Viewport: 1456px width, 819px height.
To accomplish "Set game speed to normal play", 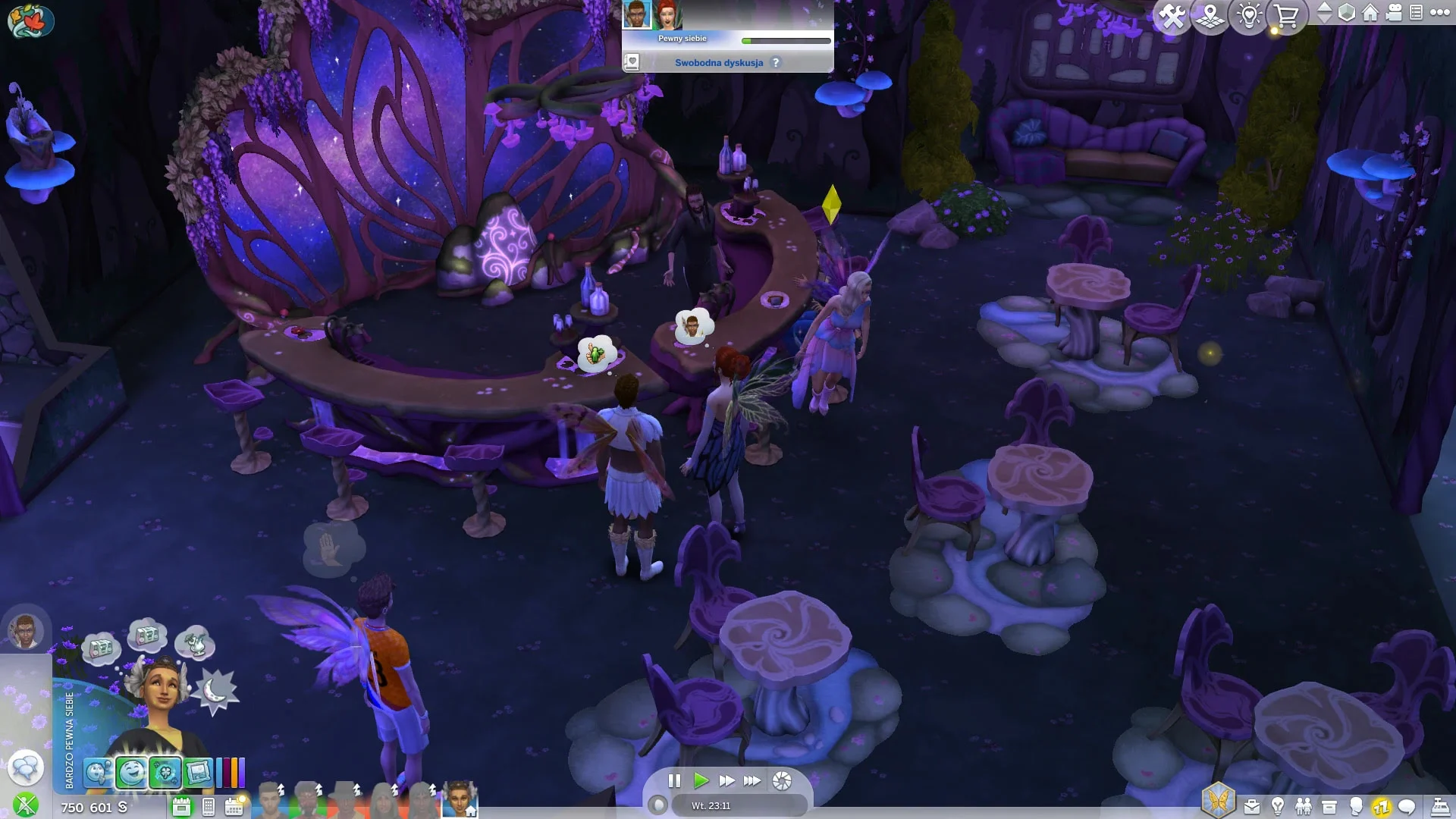I will 701,780.
